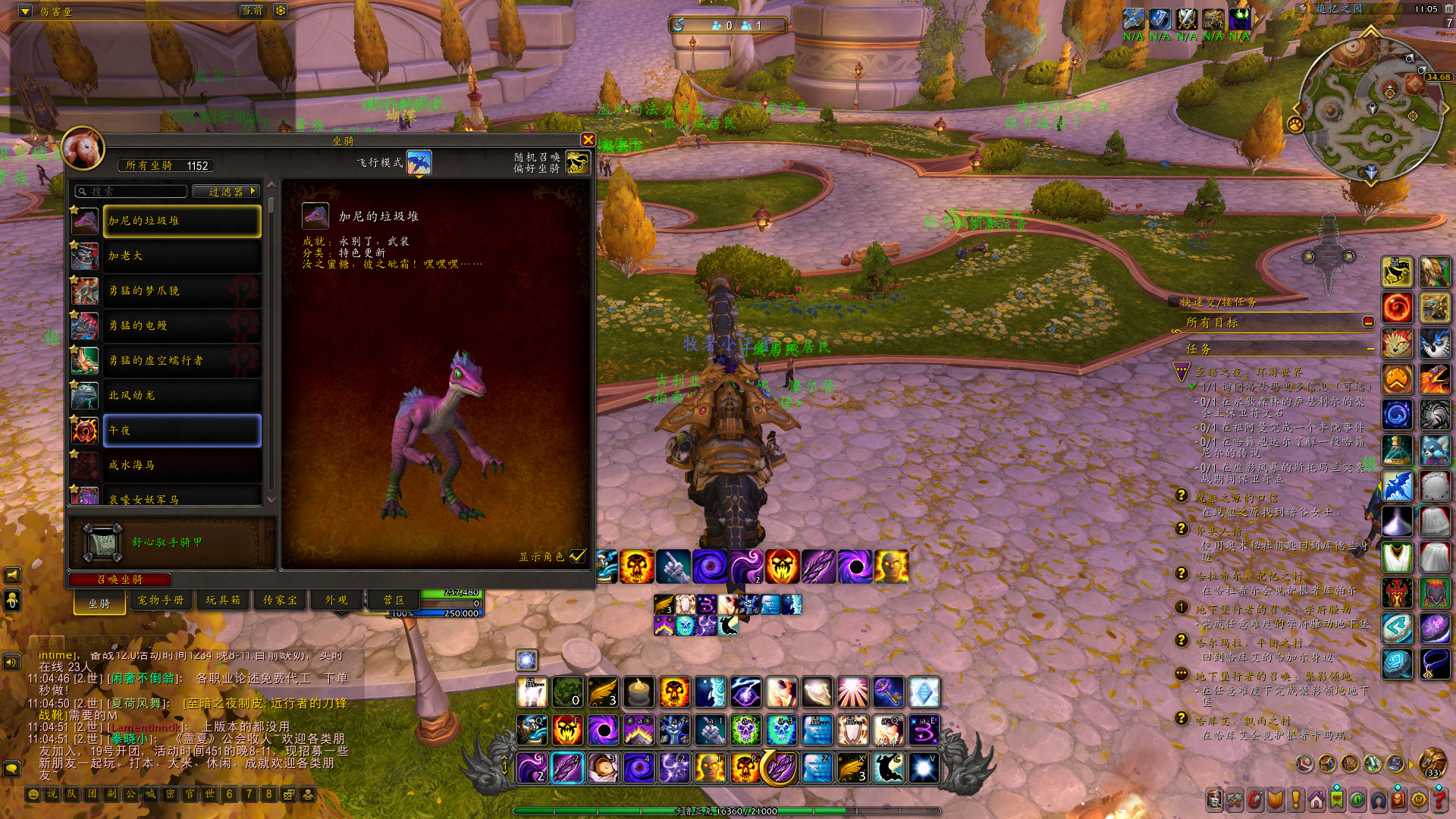Switch to the 传家宝 tab
The width and height of the screenshot is (1456, 819).
(280, 600)
